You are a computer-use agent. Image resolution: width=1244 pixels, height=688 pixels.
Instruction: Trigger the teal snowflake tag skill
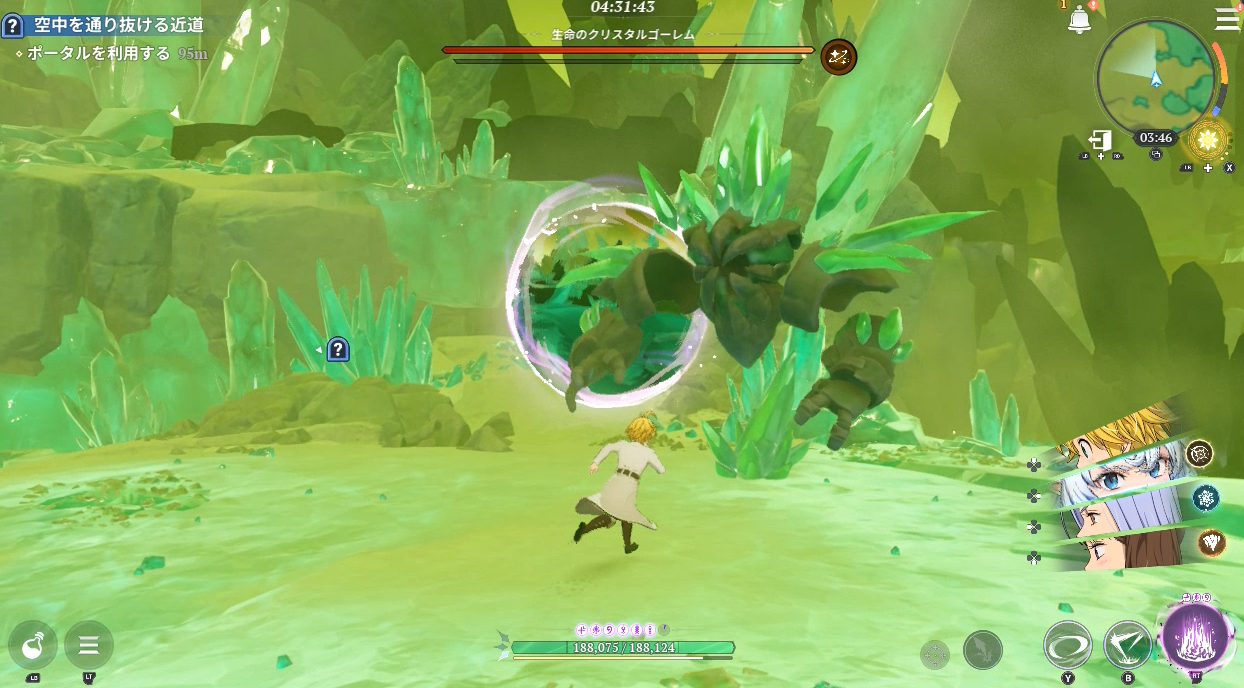[x=1205, y=497]
